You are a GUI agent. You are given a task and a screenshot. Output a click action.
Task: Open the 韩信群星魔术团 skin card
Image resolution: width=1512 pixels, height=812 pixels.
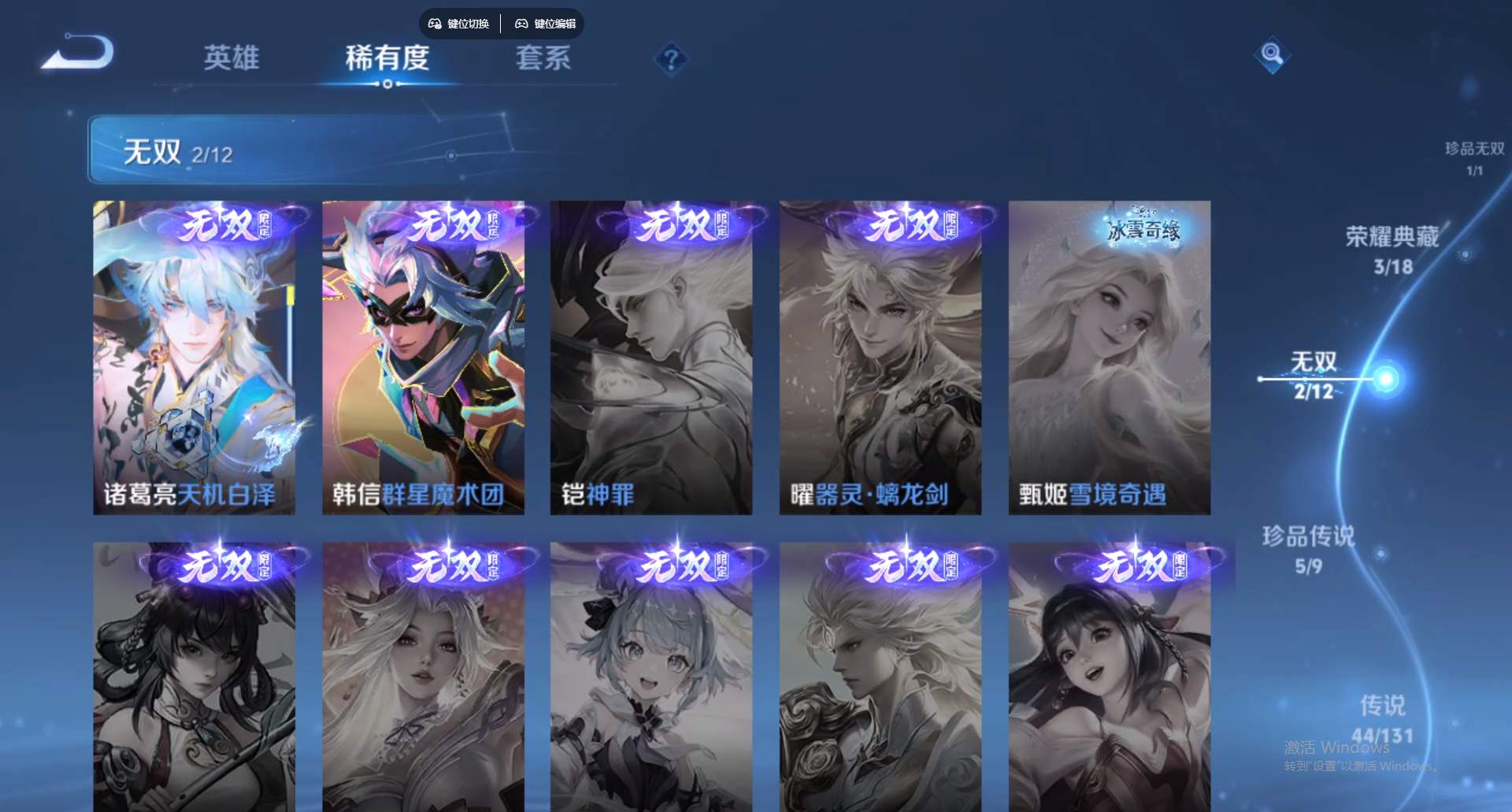(x=424, y=354)
